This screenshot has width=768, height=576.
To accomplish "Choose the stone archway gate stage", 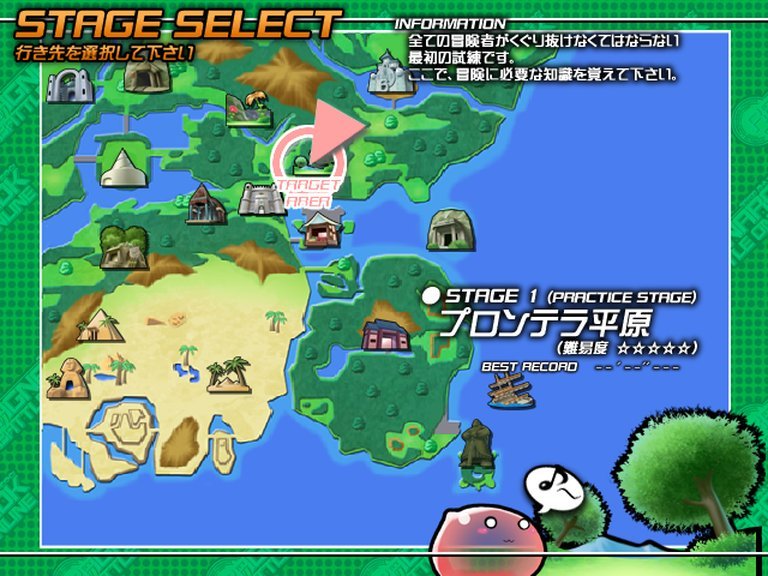I will [70, 85].
